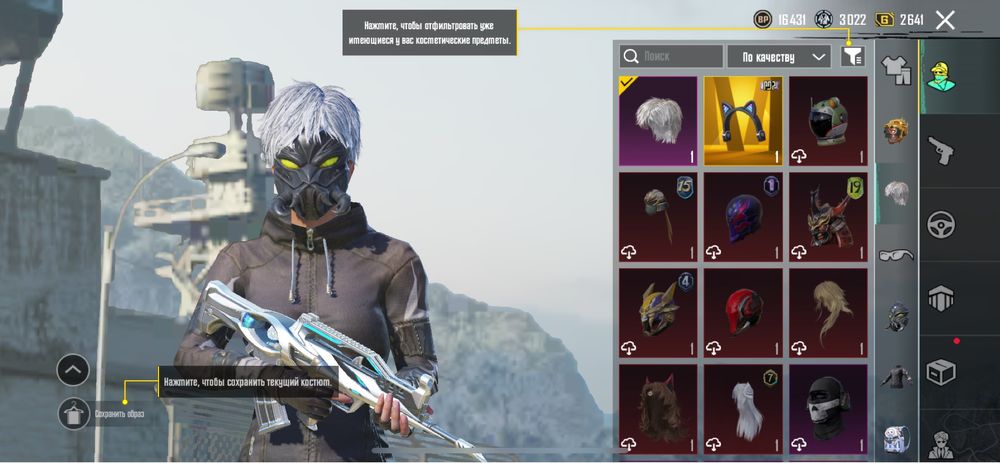
Task: Select the equipped white hair item
Action: [x=657, y=120]
